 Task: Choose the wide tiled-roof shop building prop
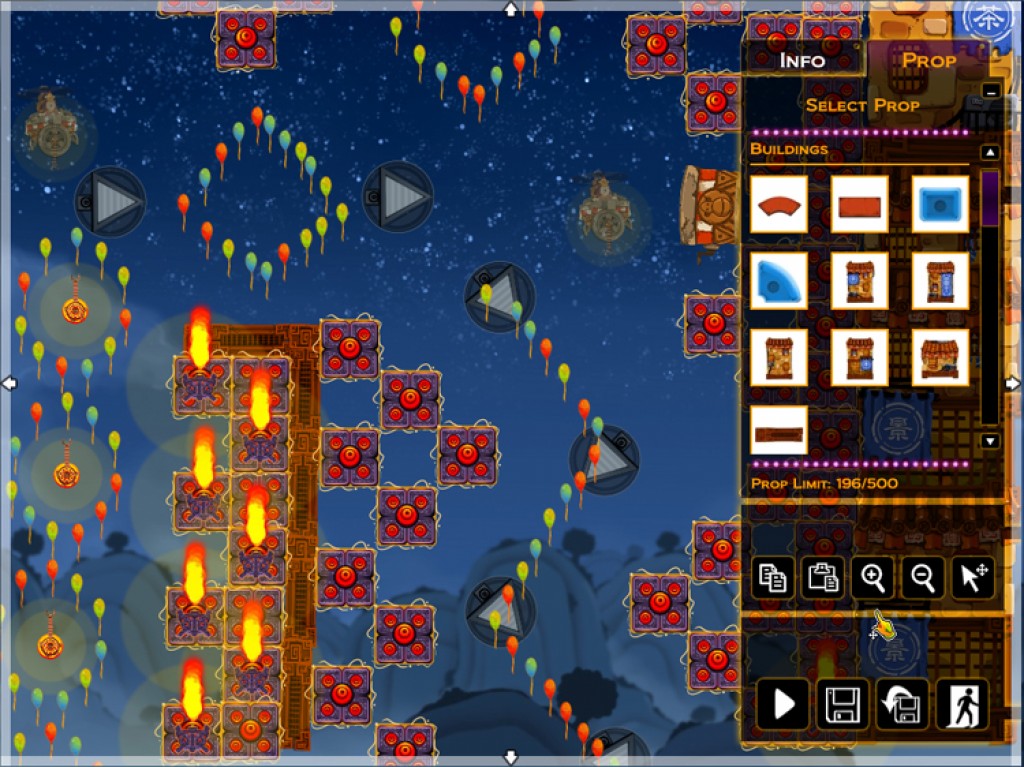tap(940, 357)
